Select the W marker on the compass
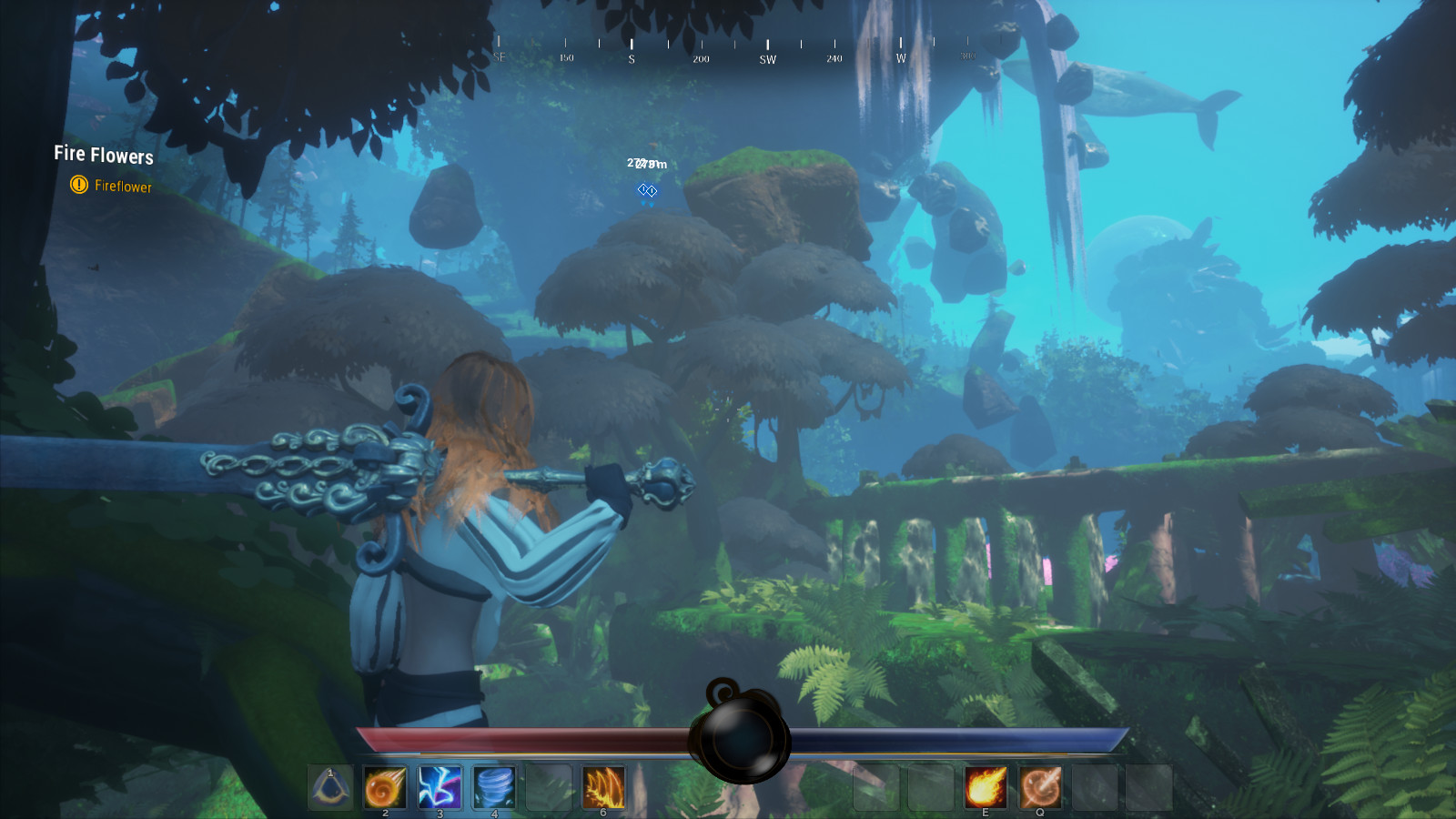1456x819 pixels. pyautogui.click(x=901, y=57)
